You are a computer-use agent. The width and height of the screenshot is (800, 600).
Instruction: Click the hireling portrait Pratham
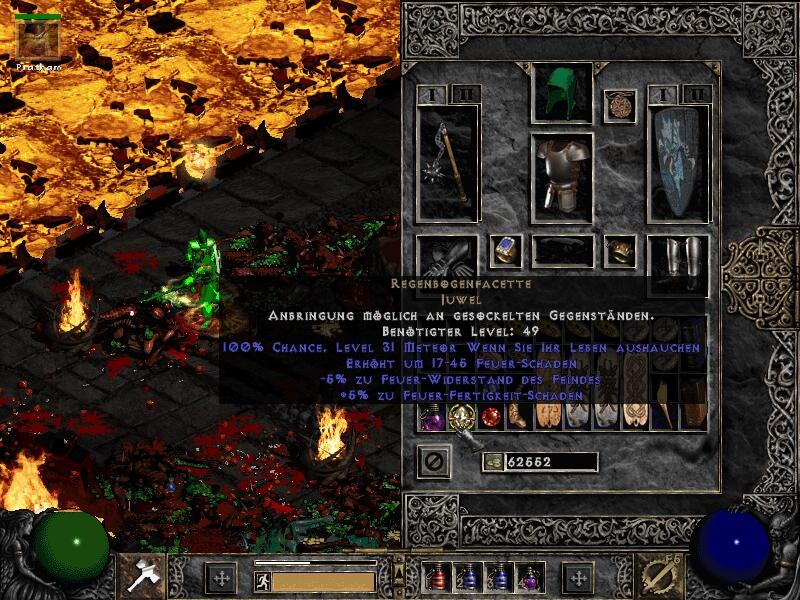tap(38, 39)
